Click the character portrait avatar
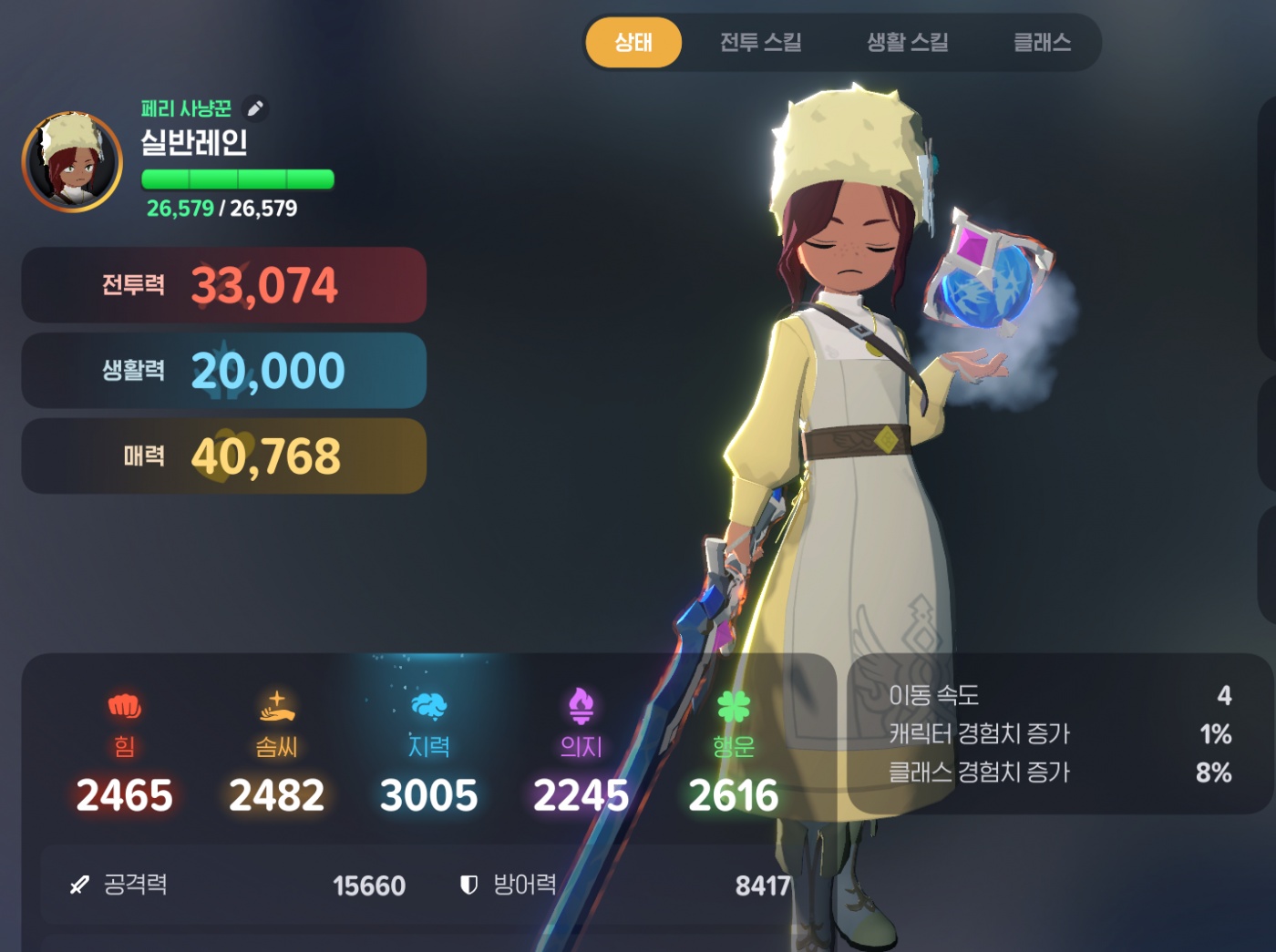This screenshot has height=952, width=1276. 72,162
